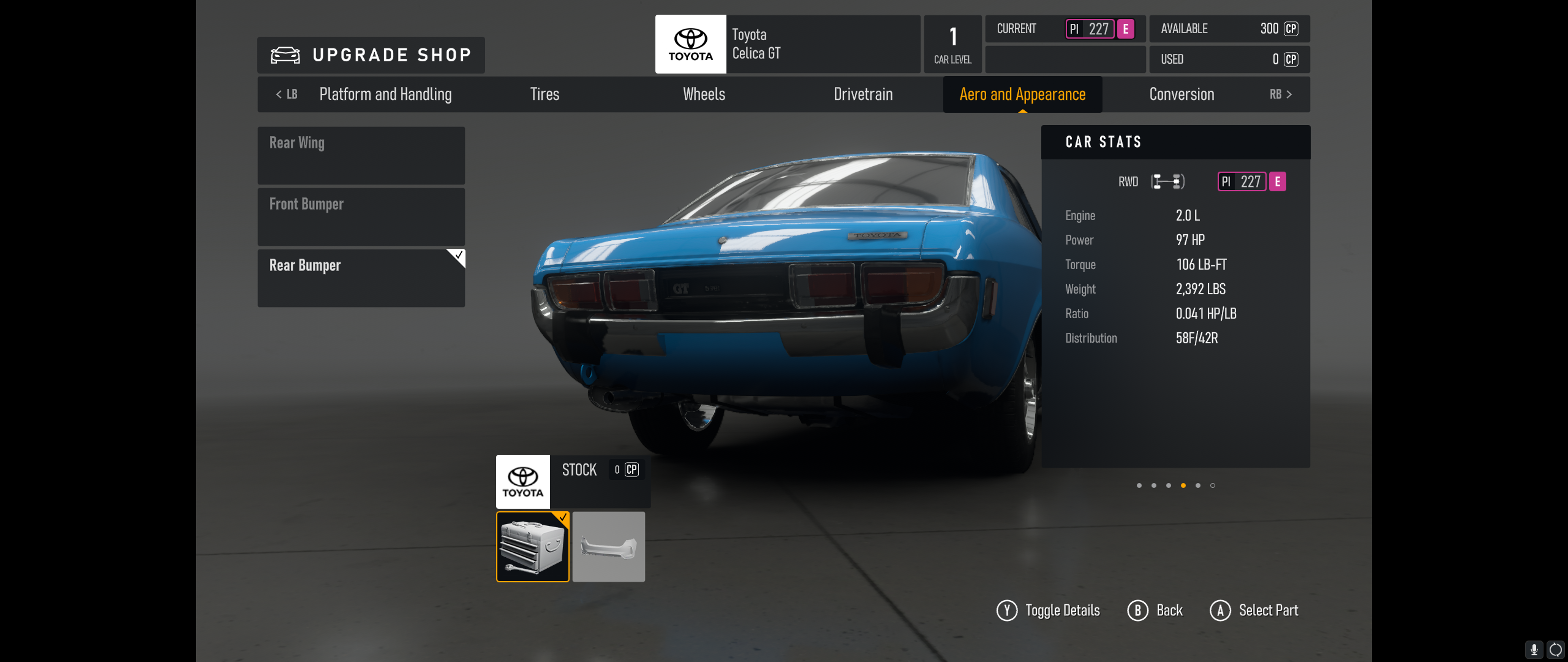Image resolution: width=1568 pixels, height=662 pixels.
Task: Click the circular refresh overlay icon
Action: [x=1555, y=649]
